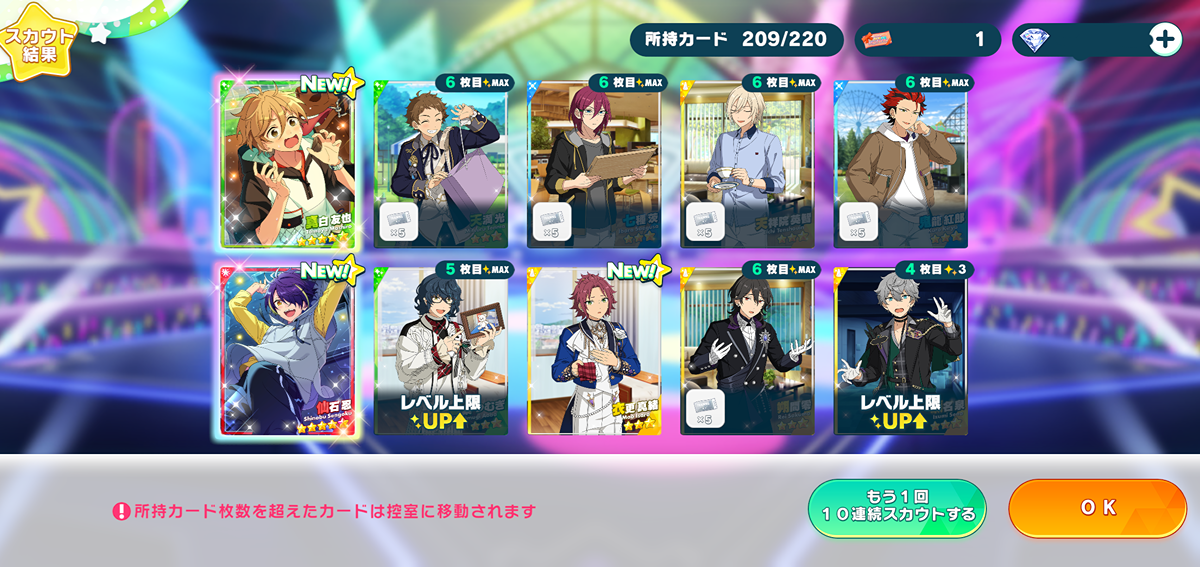Open the new red-haired boy in white uniform card
1200x567 pixels.
(x=594, y=351)
